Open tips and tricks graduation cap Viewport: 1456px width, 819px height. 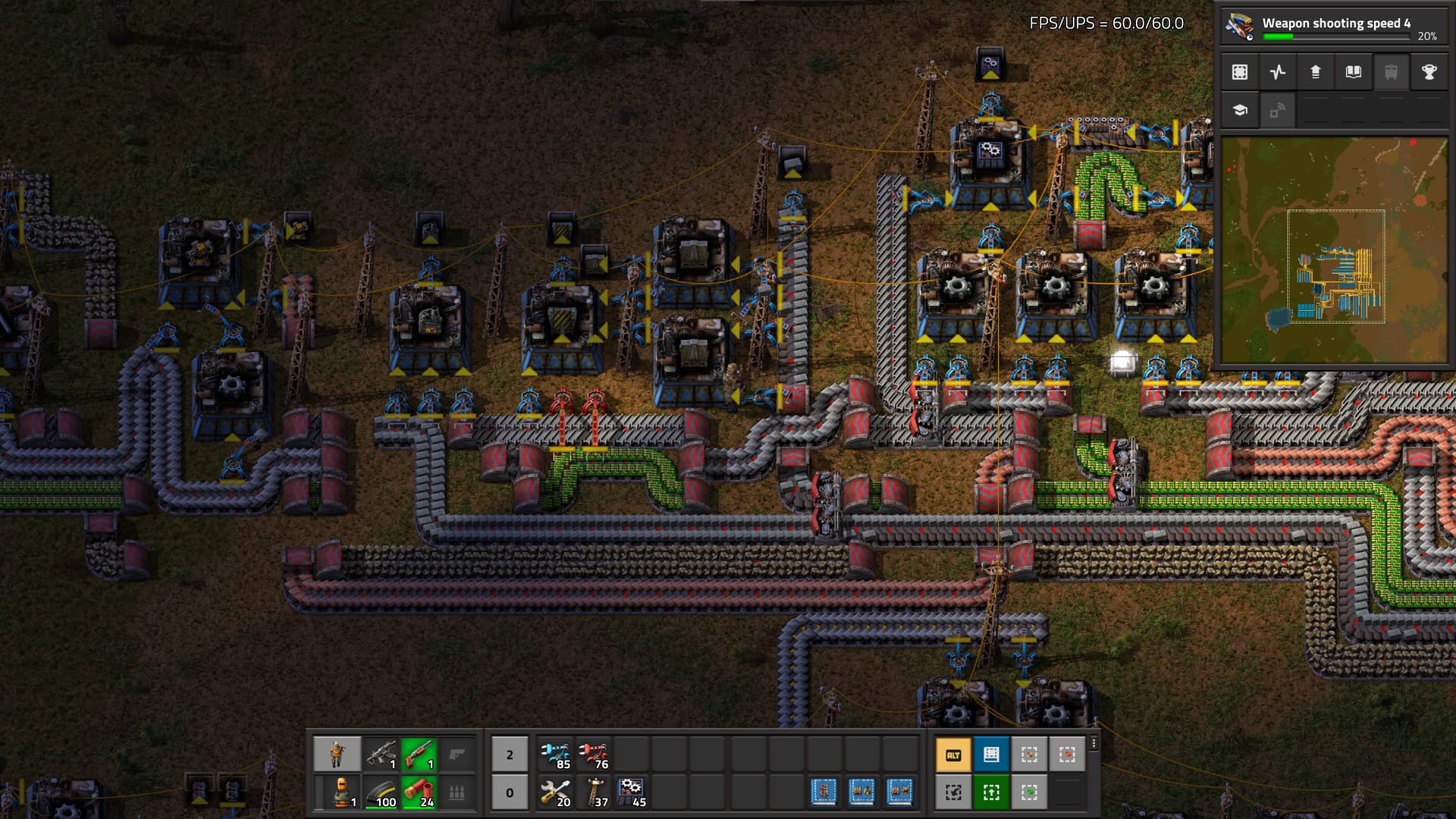[x=1240, y=110]
